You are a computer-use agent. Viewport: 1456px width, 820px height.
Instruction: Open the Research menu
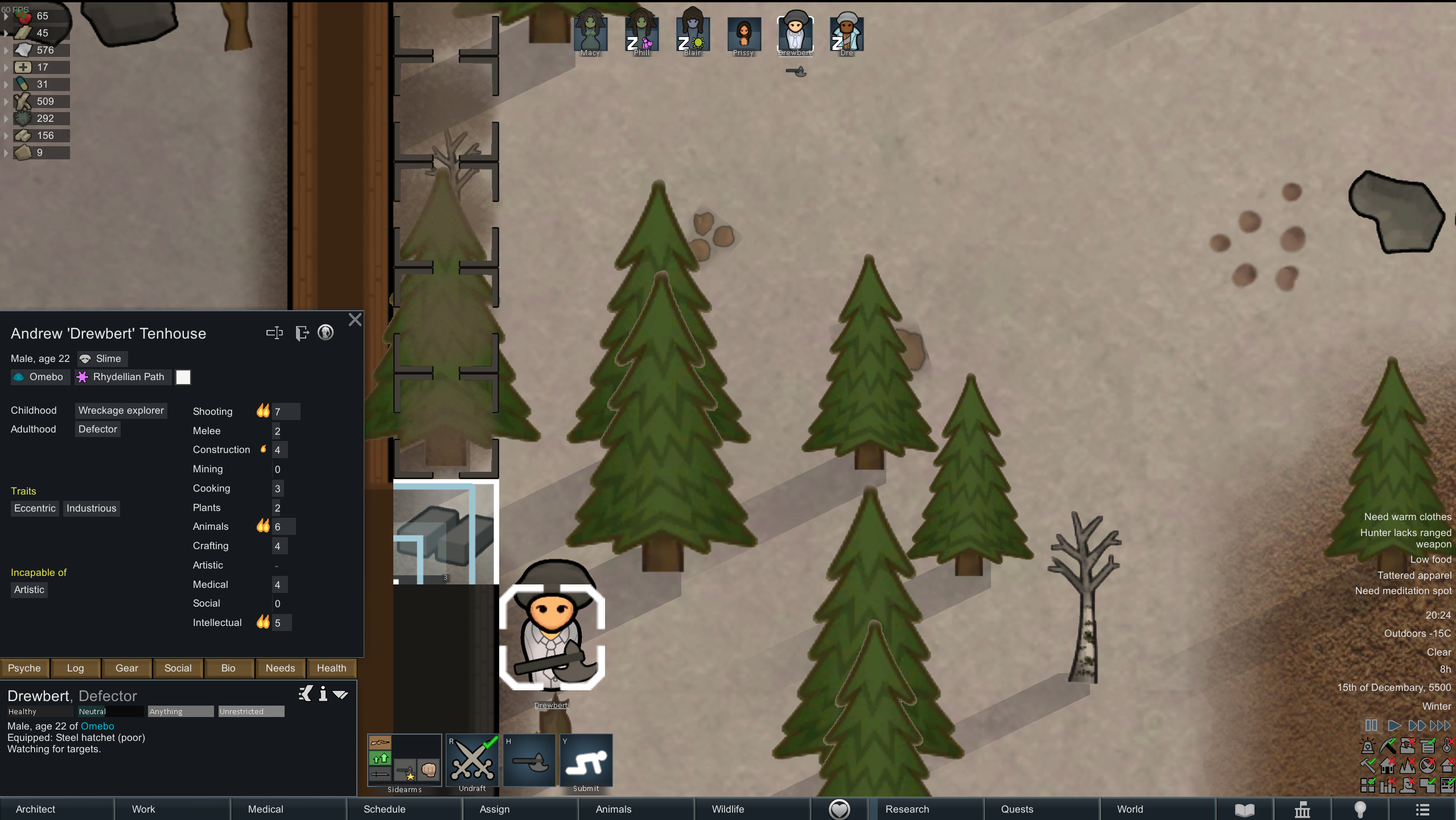click(x=907, y=809)
